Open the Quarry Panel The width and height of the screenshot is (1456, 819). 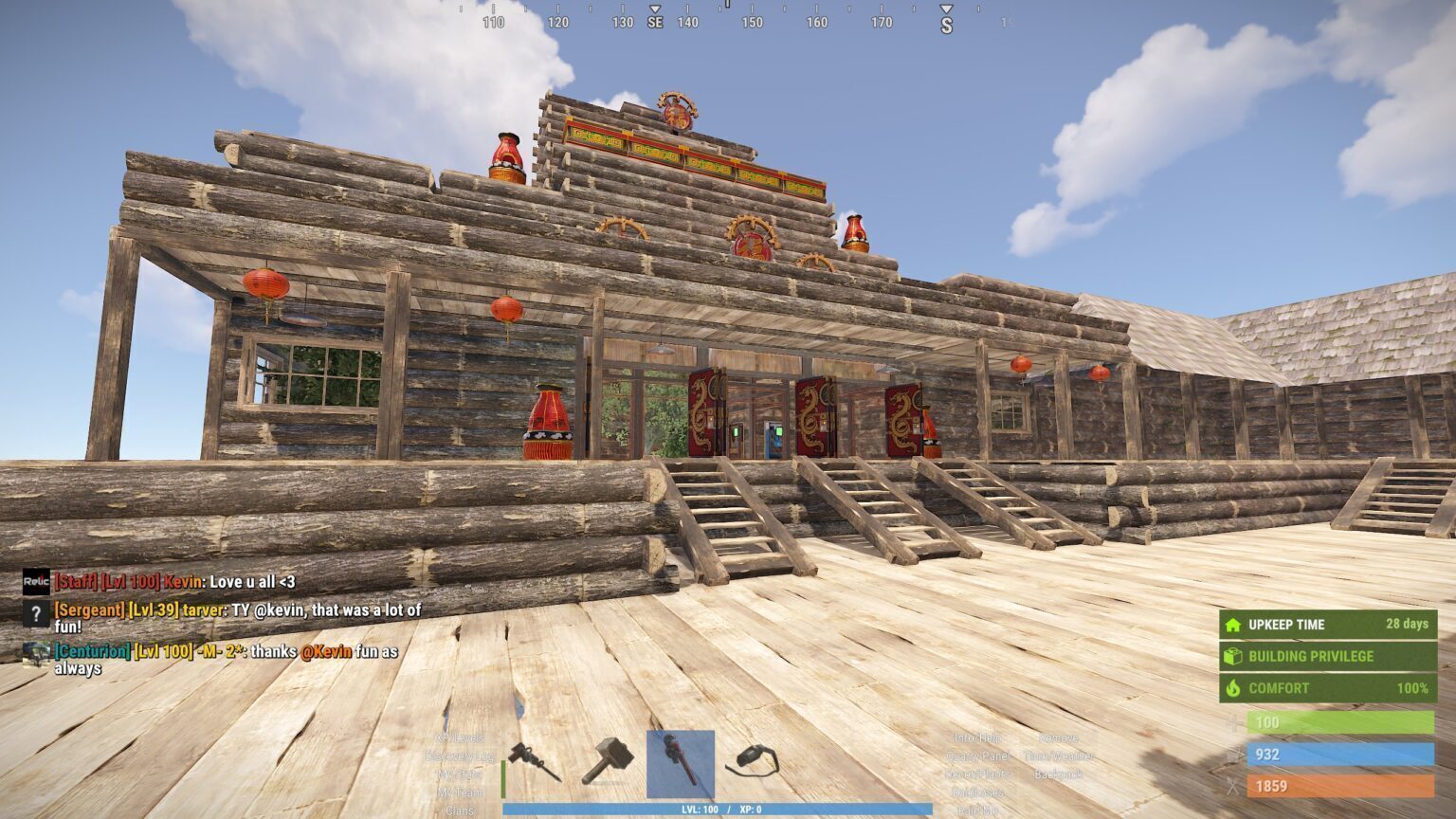tap(977, 756)
